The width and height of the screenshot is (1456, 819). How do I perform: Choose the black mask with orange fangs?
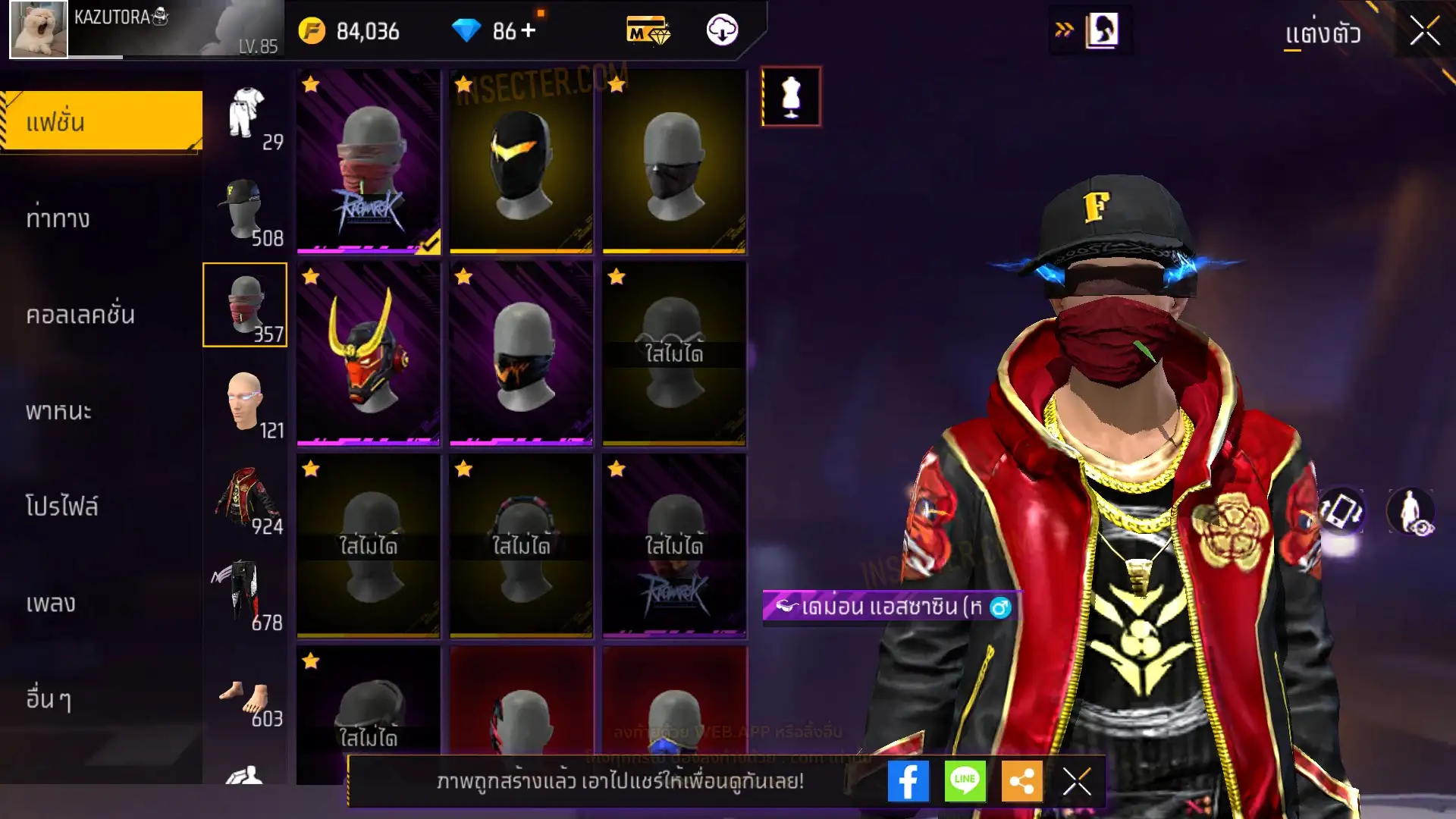click(x=521, y=353)
